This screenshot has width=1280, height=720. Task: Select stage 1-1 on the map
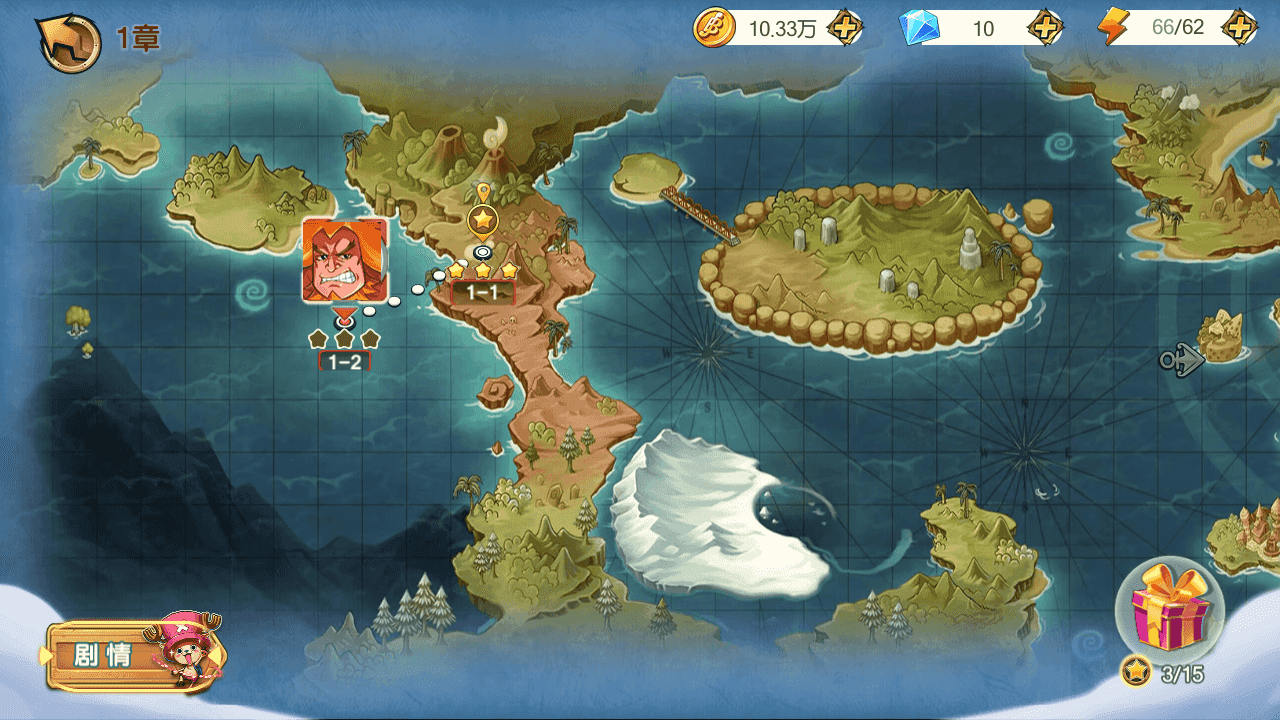483,218
